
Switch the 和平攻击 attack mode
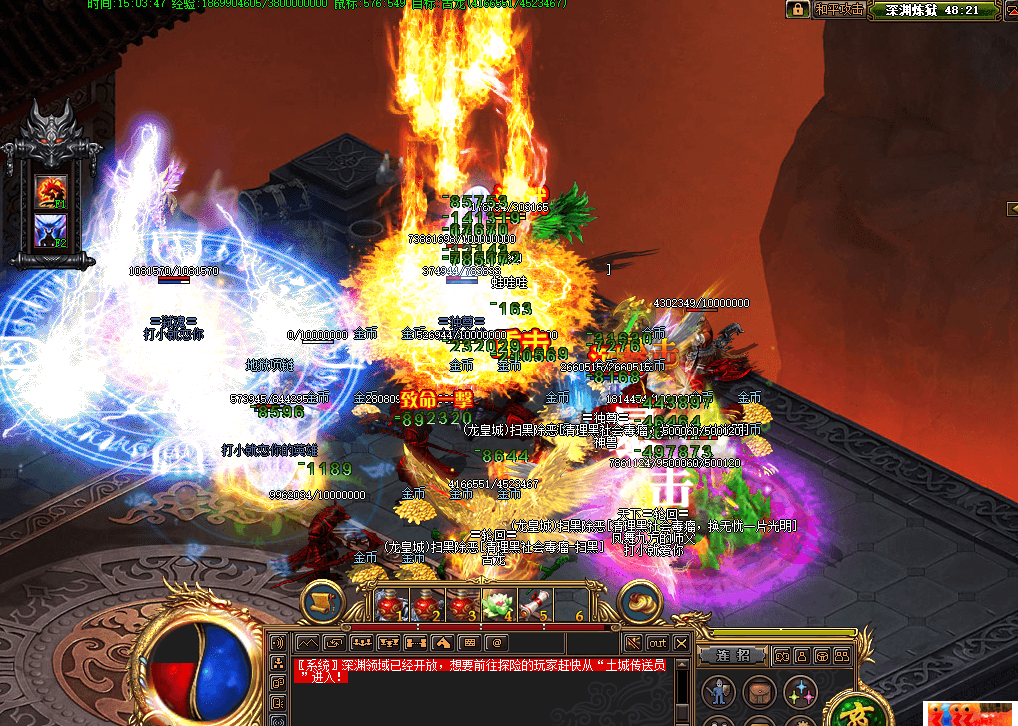click(x=838, y=9)
